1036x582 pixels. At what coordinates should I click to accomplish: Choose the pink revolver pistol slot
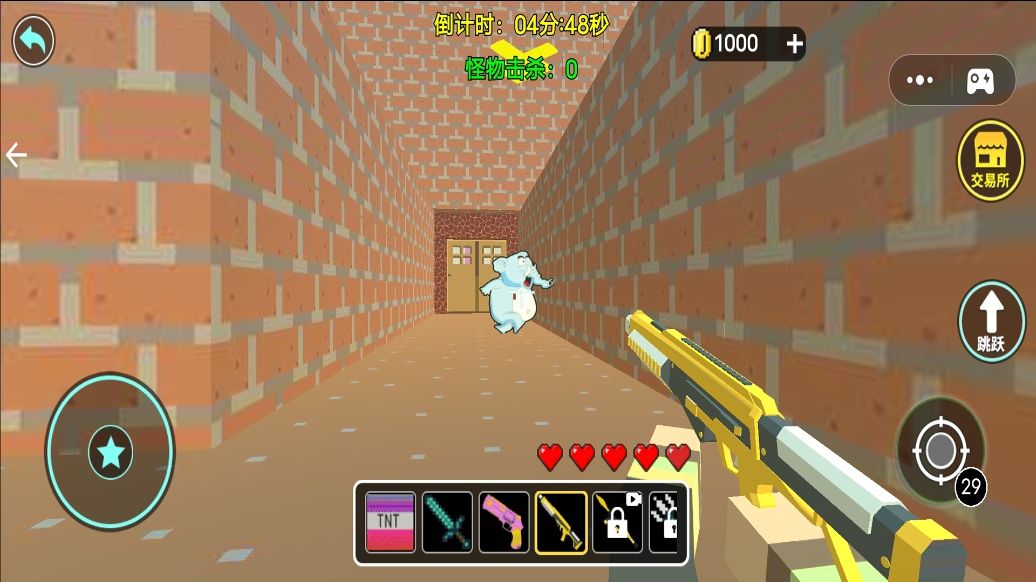pyautogui.click(x=504, y=522)
